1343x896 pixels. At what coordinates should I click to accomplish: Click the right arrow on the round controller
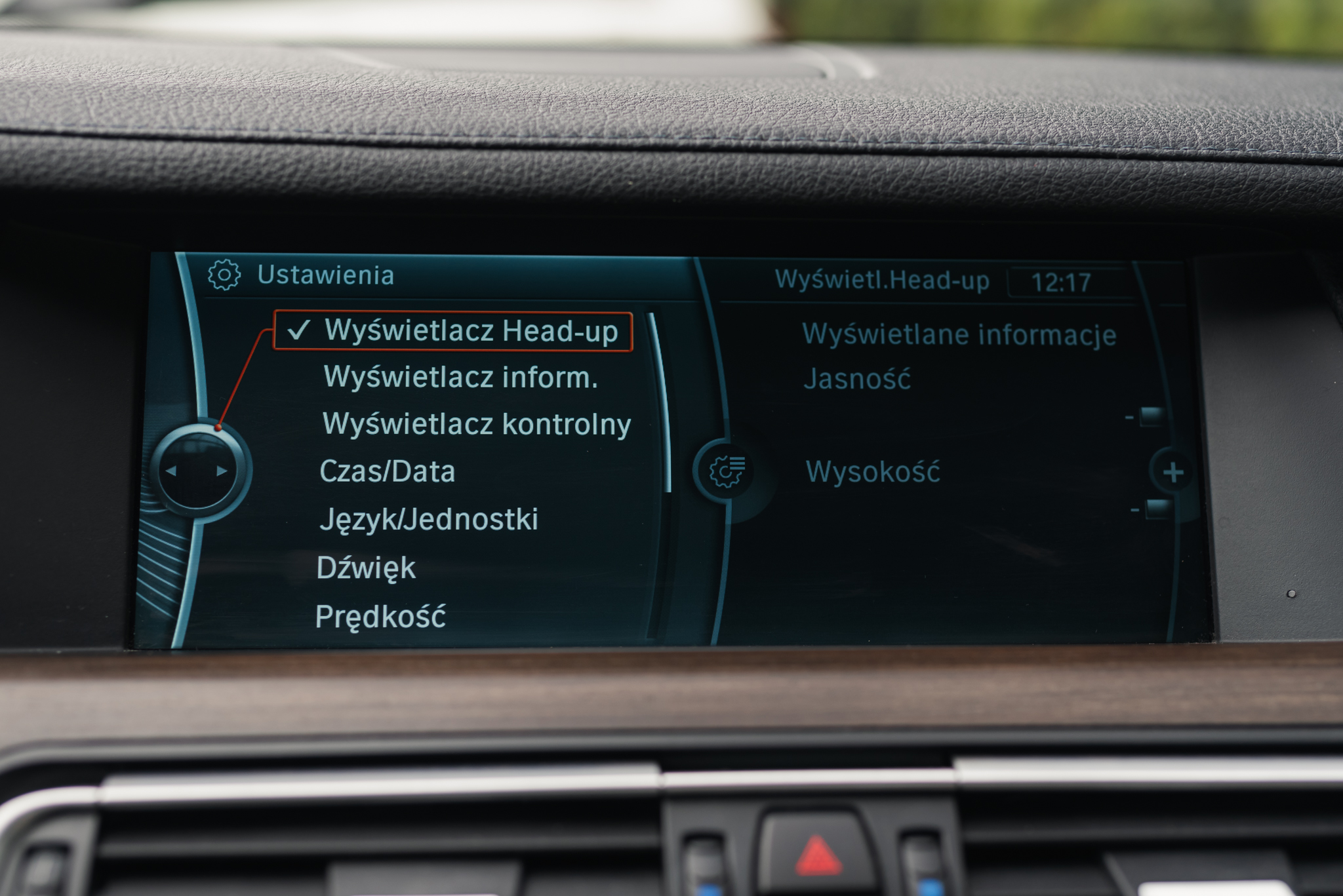(x=222, y=471)
